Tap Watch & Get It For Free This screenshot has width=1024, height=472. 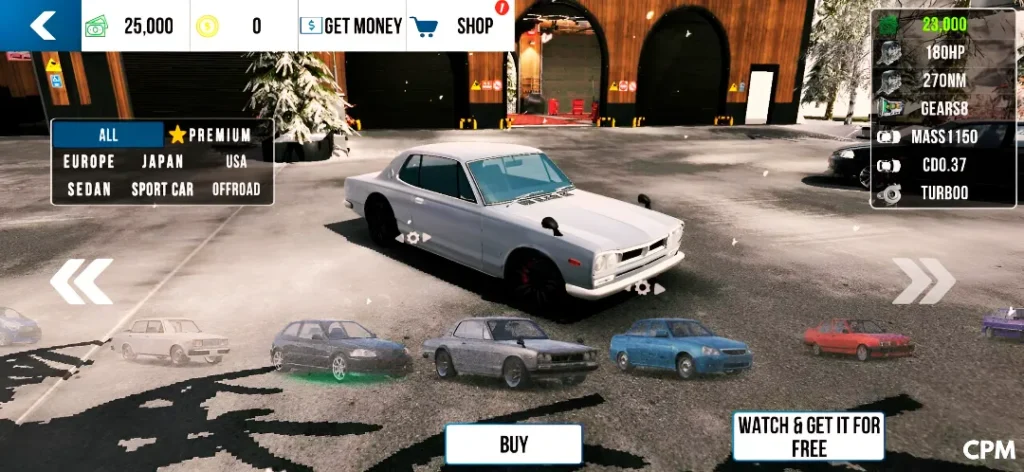(809, 437)
